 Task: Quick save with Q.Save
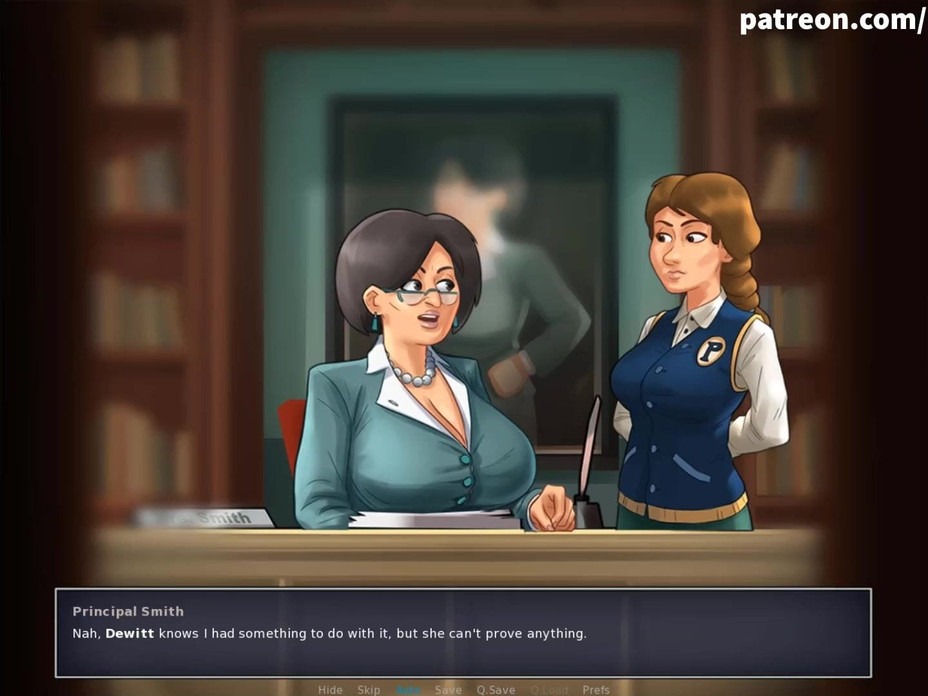point(495,690)
